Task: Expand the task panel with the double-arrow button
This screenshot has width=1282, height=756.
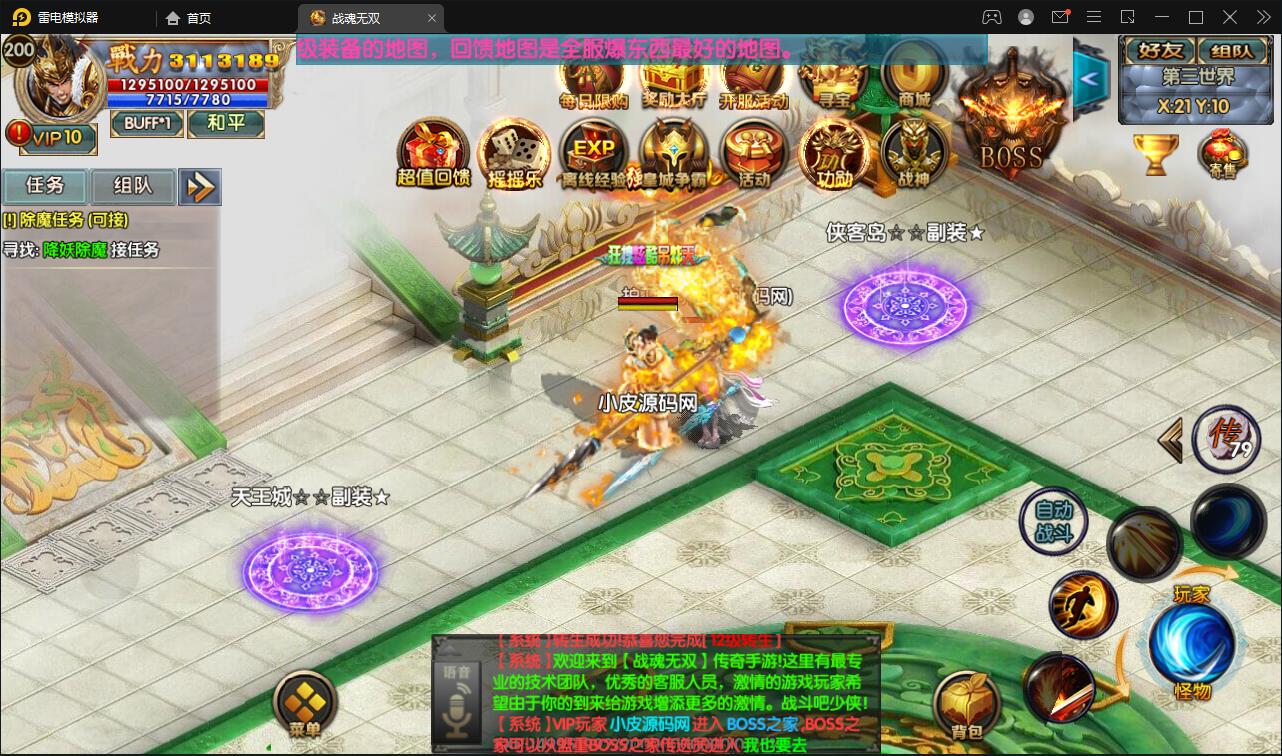Action: pyautogui.click(x=200, y=187)
